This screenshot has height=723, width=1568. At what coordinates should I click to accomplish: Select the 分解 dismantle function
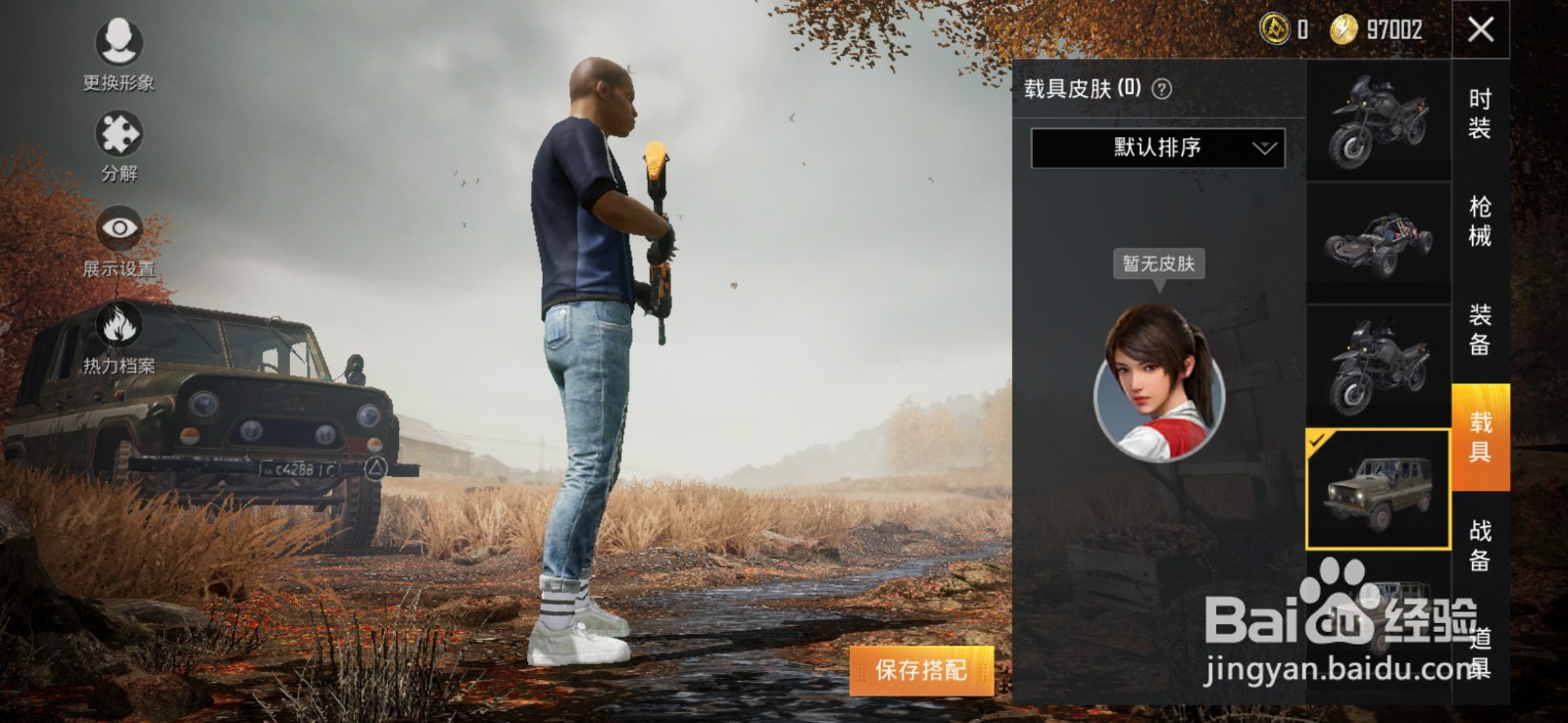(116, 142)
